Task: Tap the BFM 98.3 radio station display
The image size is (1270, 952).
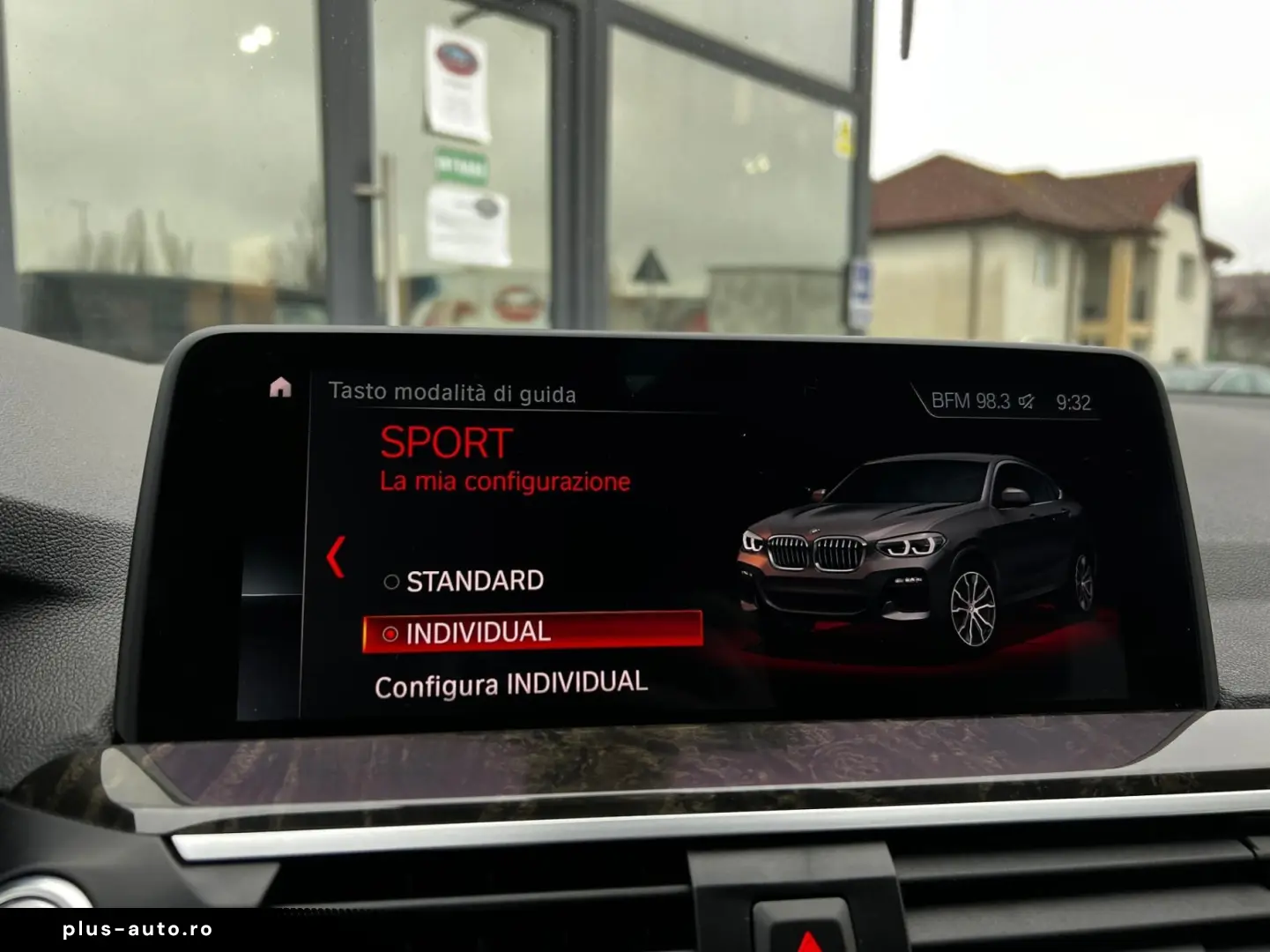Action: coord(968,398)
